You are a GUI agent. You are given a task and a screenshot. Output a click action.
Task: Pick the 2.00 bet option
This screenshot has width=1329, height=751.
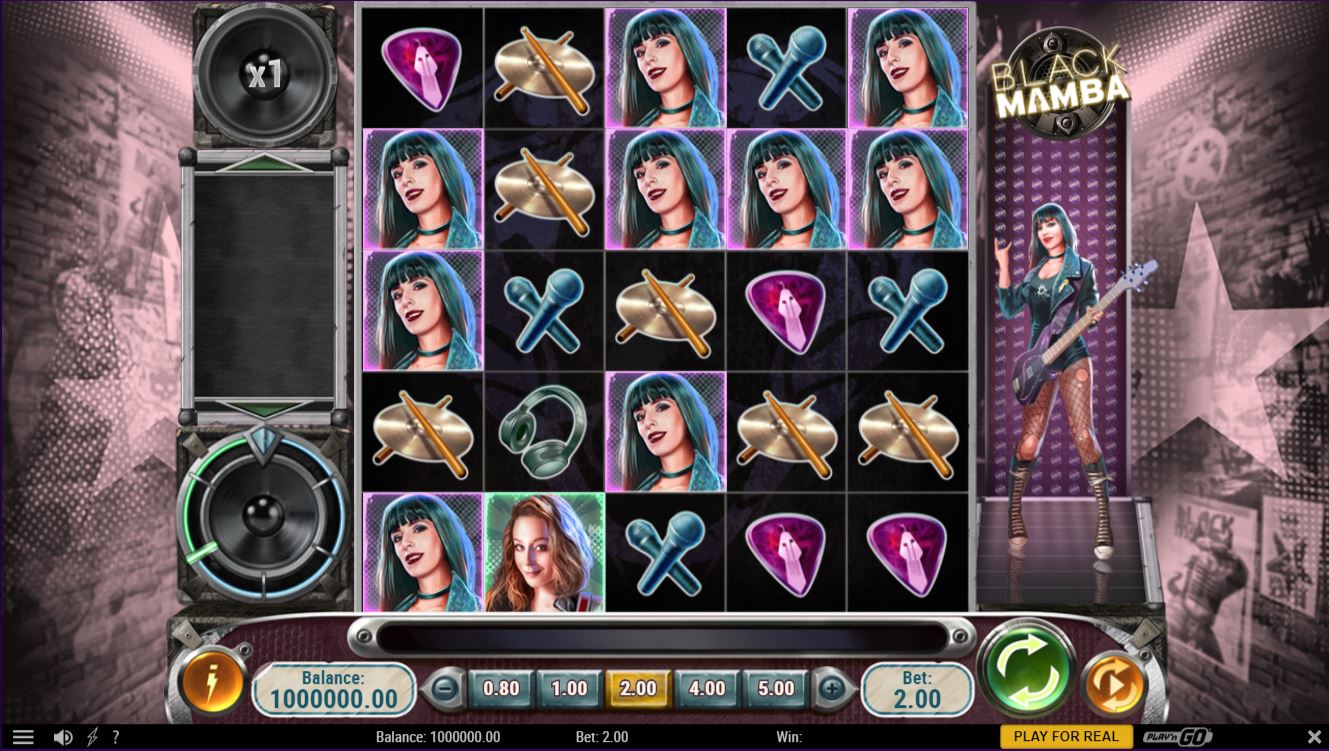click(638, 688)
